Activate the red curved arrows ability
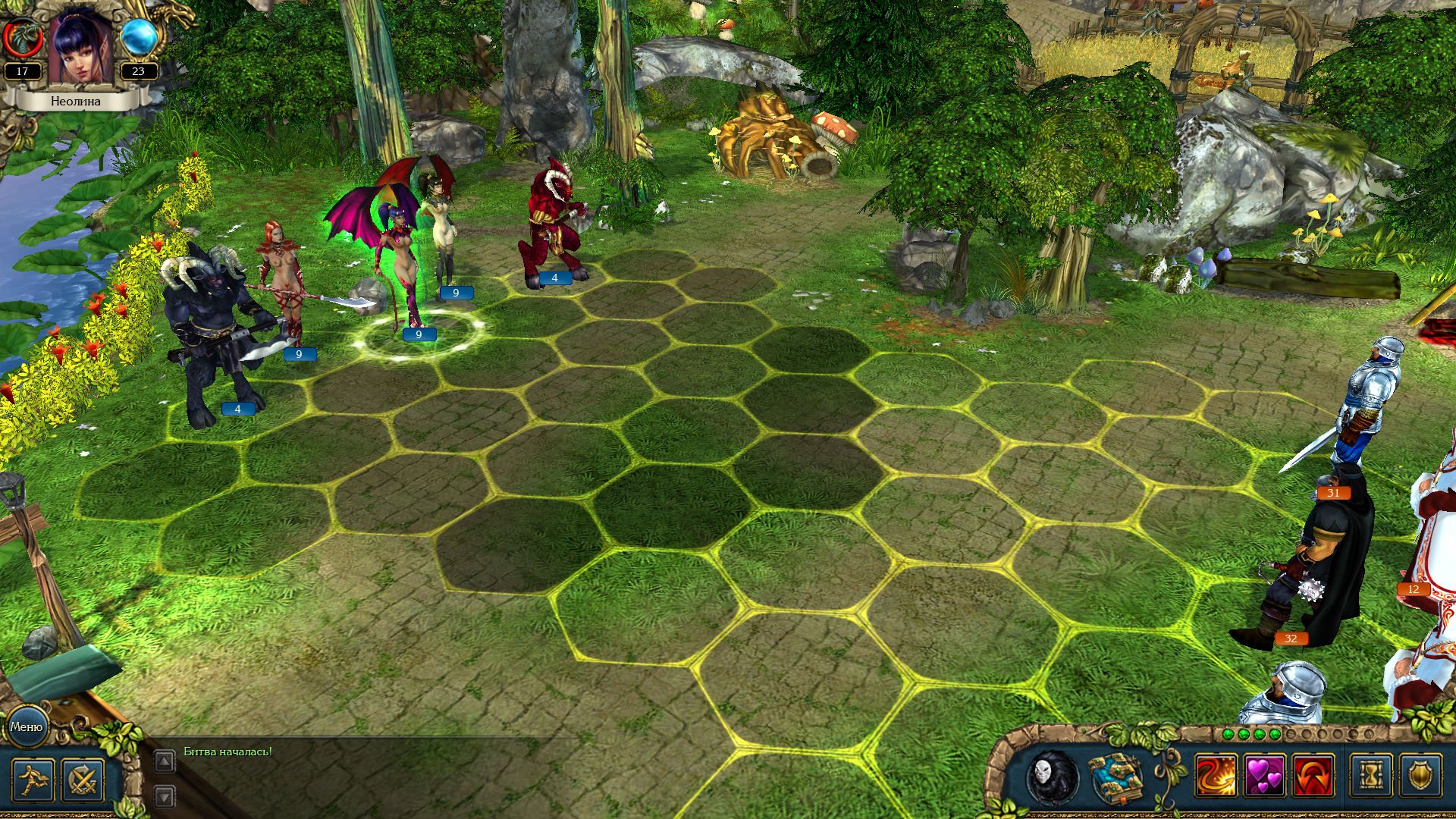The width and height of the screenshot is (1456, 819). point(1313,776)
